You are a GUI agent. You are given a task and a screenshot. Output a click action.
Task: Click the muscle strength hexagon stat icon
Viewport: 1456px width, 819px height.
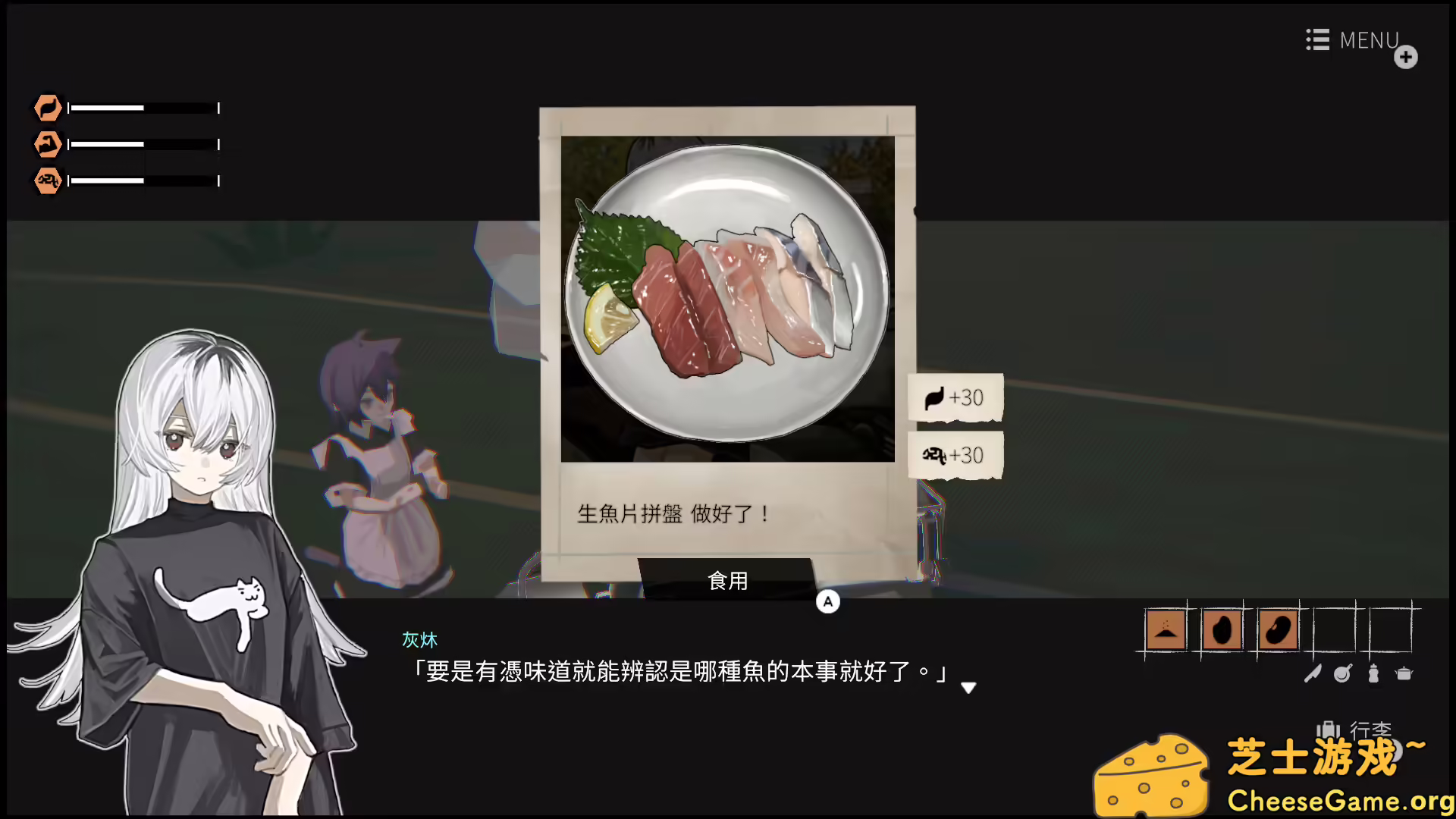[47, 144]
